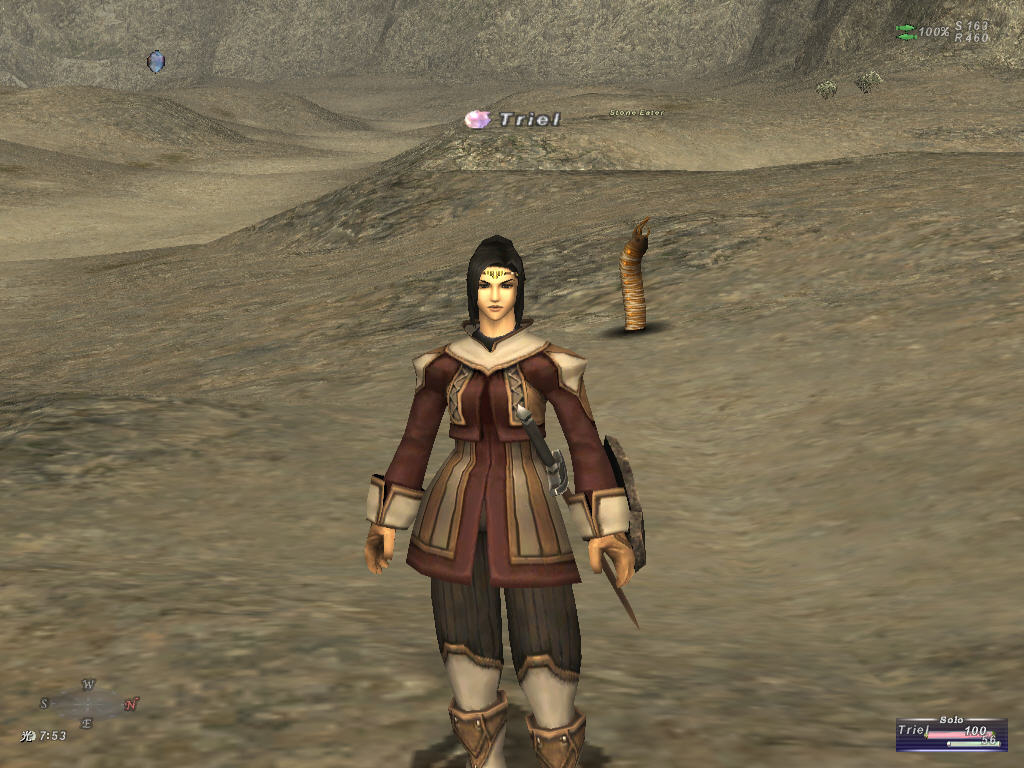Click the compass rose
This screenshot has width=1024, height=768.
(x=88, y=703)
